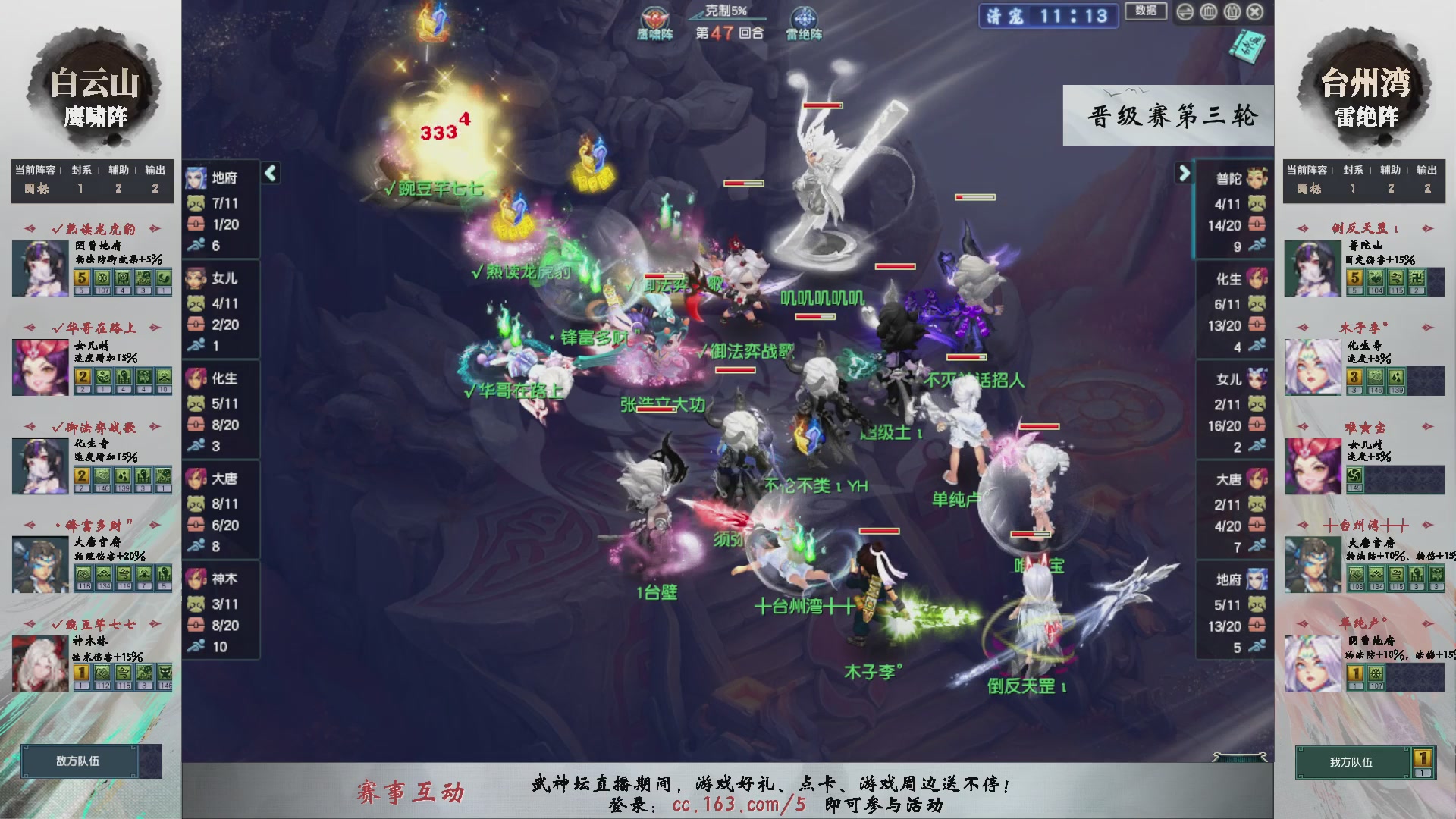Viewport: 1456px width, 819px height.
Task: Click the runner speed icon on 地府 unit card
Action: (198, 245)
